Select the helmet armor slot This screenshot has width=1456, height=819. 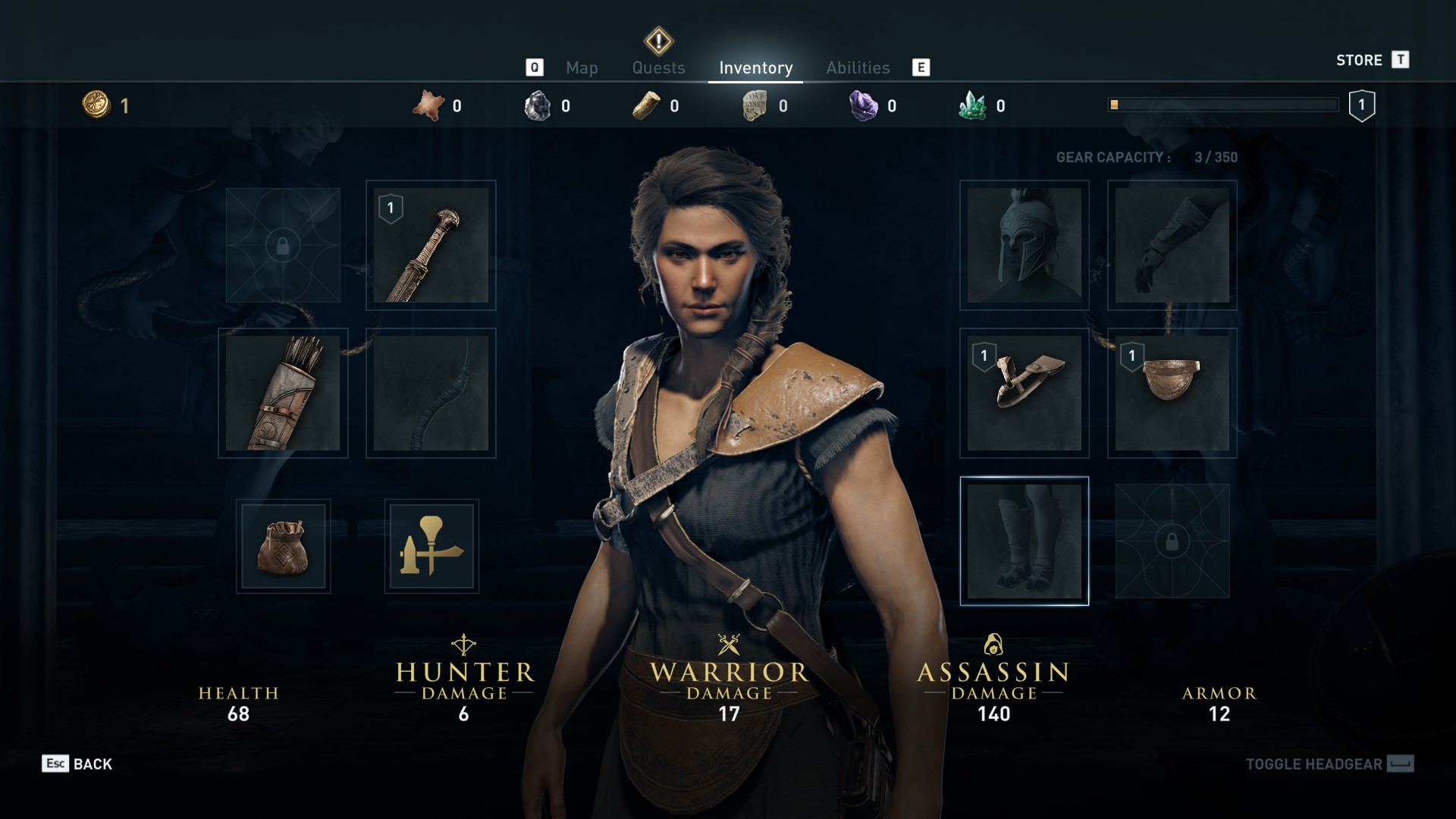point(1024,246)
